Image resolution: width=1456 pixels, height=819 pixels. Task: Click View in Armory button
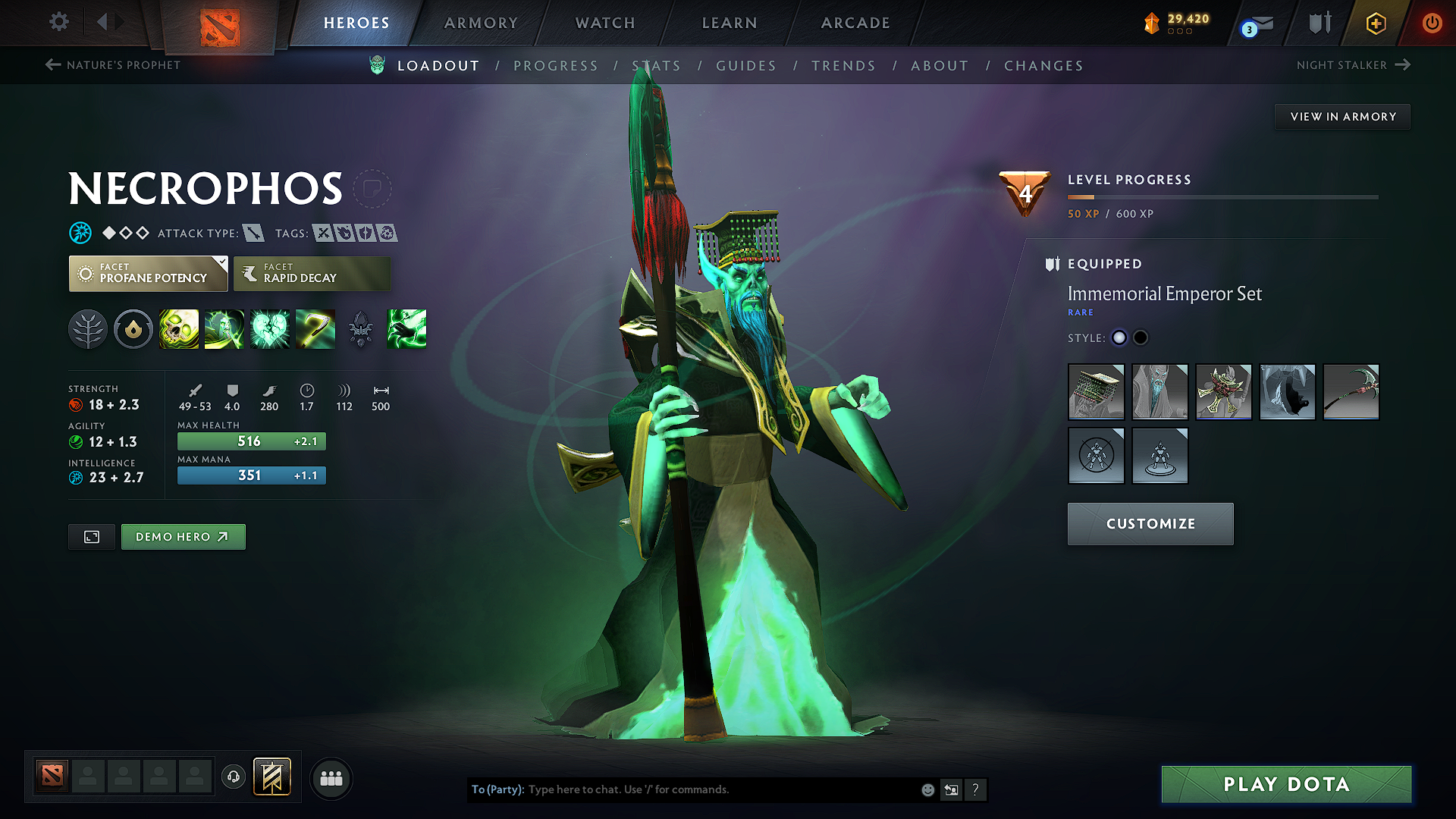tap(1342, 117)
